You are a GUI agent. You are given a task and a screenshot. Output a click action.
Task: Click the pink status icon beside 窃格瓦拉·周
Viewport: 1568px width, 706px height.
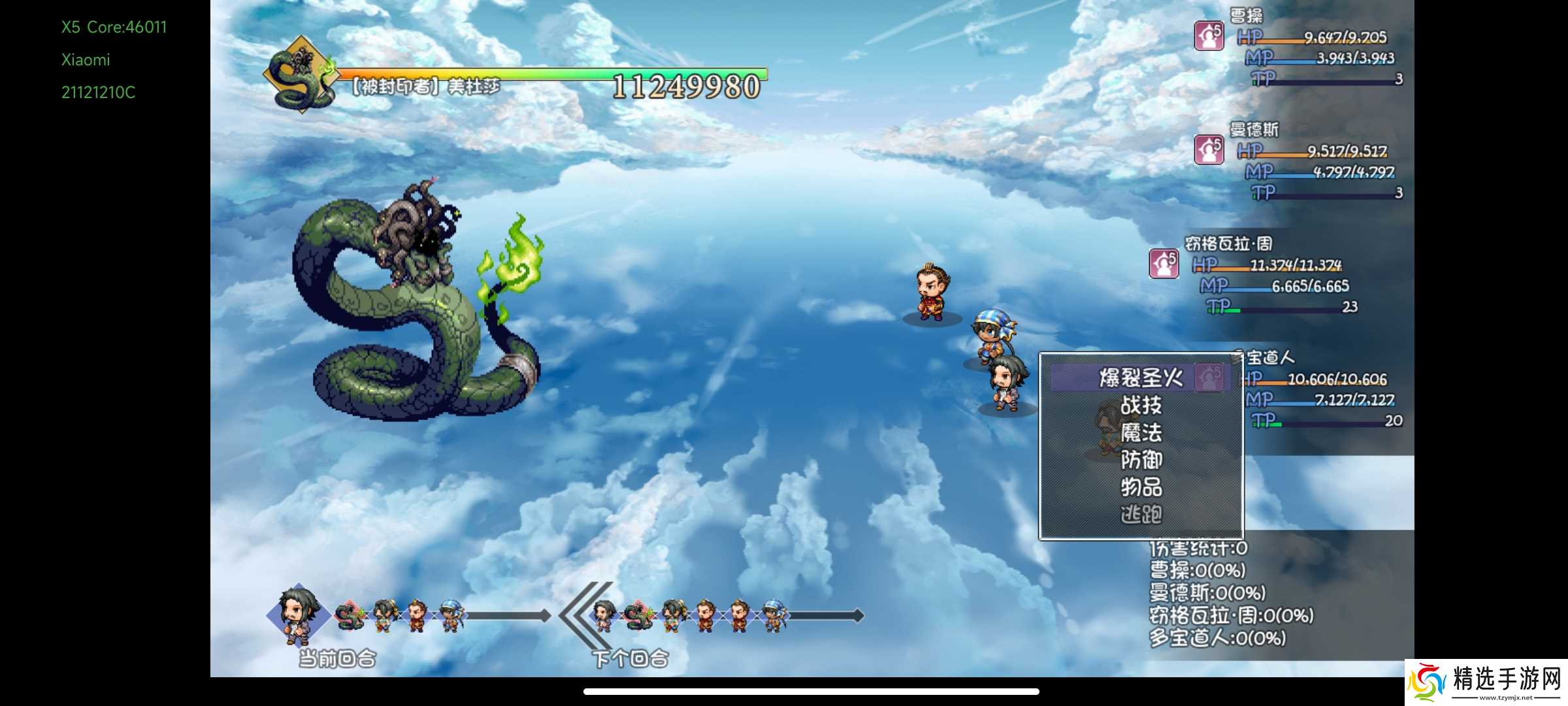(x=1164, y=263)
